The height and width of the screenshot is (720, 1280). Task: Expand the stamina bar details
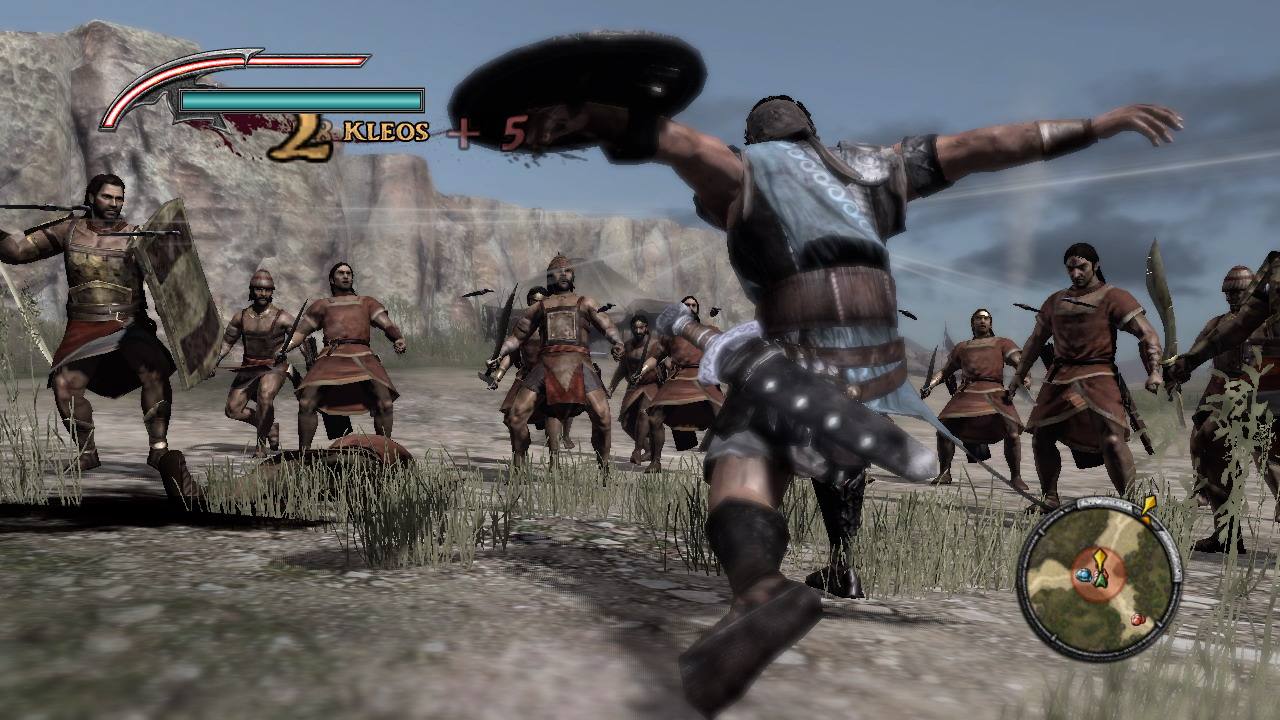(x=301, y=99)
